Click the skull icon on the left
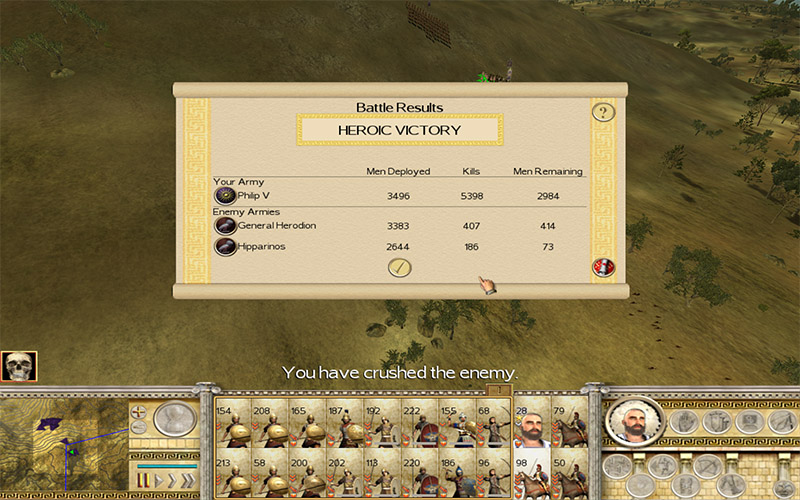 pyautogui.click(x=19, y=367)
